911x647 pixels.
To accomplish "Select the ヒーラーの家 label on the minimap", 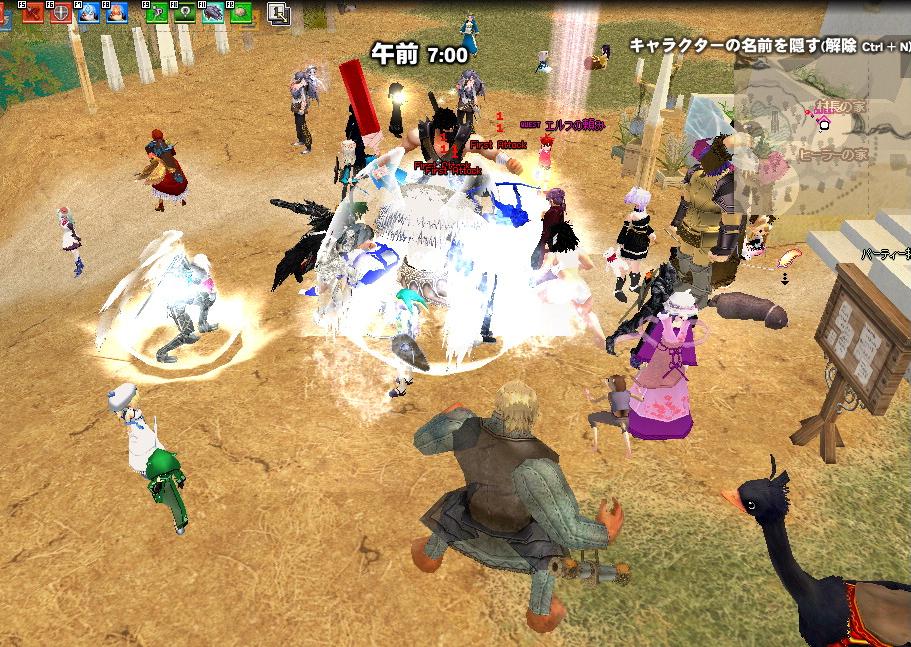I will click(x=834, y=155).
